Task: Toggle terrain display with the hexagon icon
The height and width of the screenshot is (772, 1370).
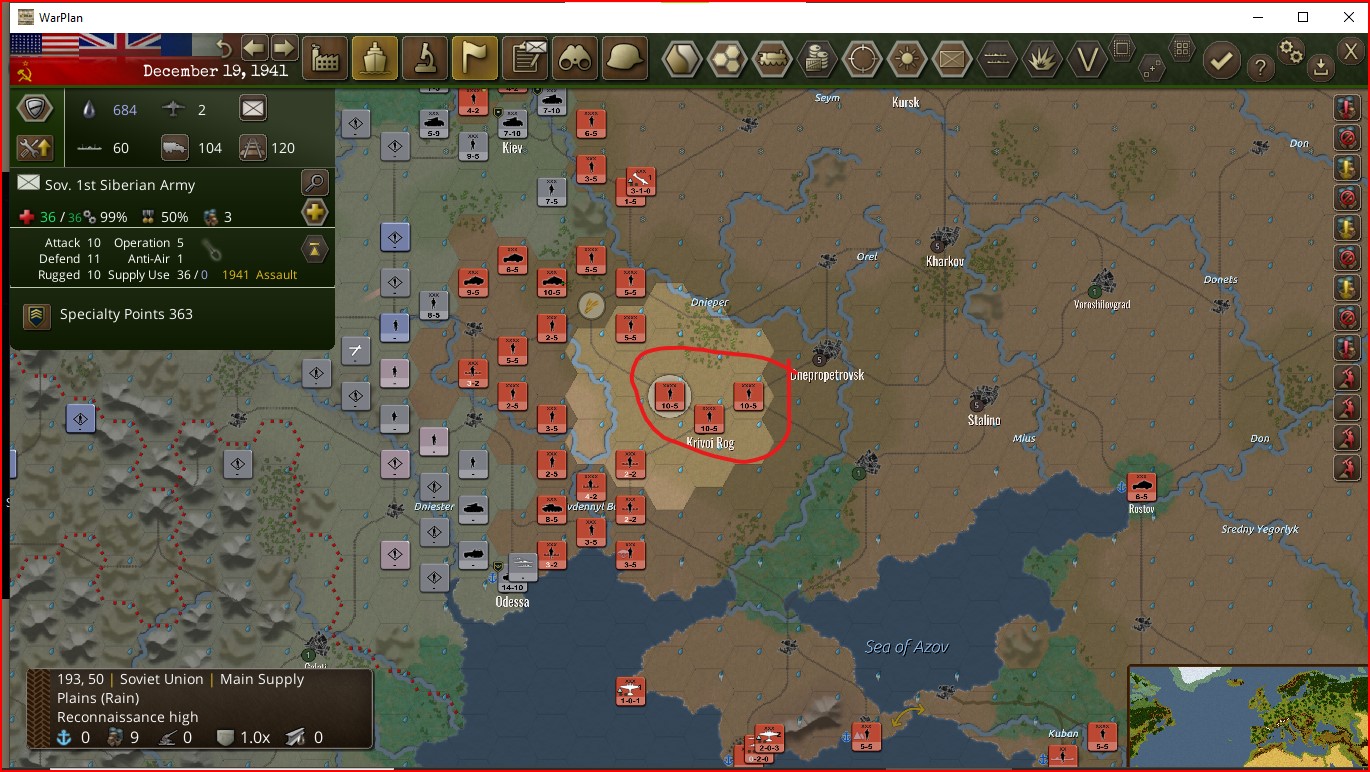Action: 684,60
